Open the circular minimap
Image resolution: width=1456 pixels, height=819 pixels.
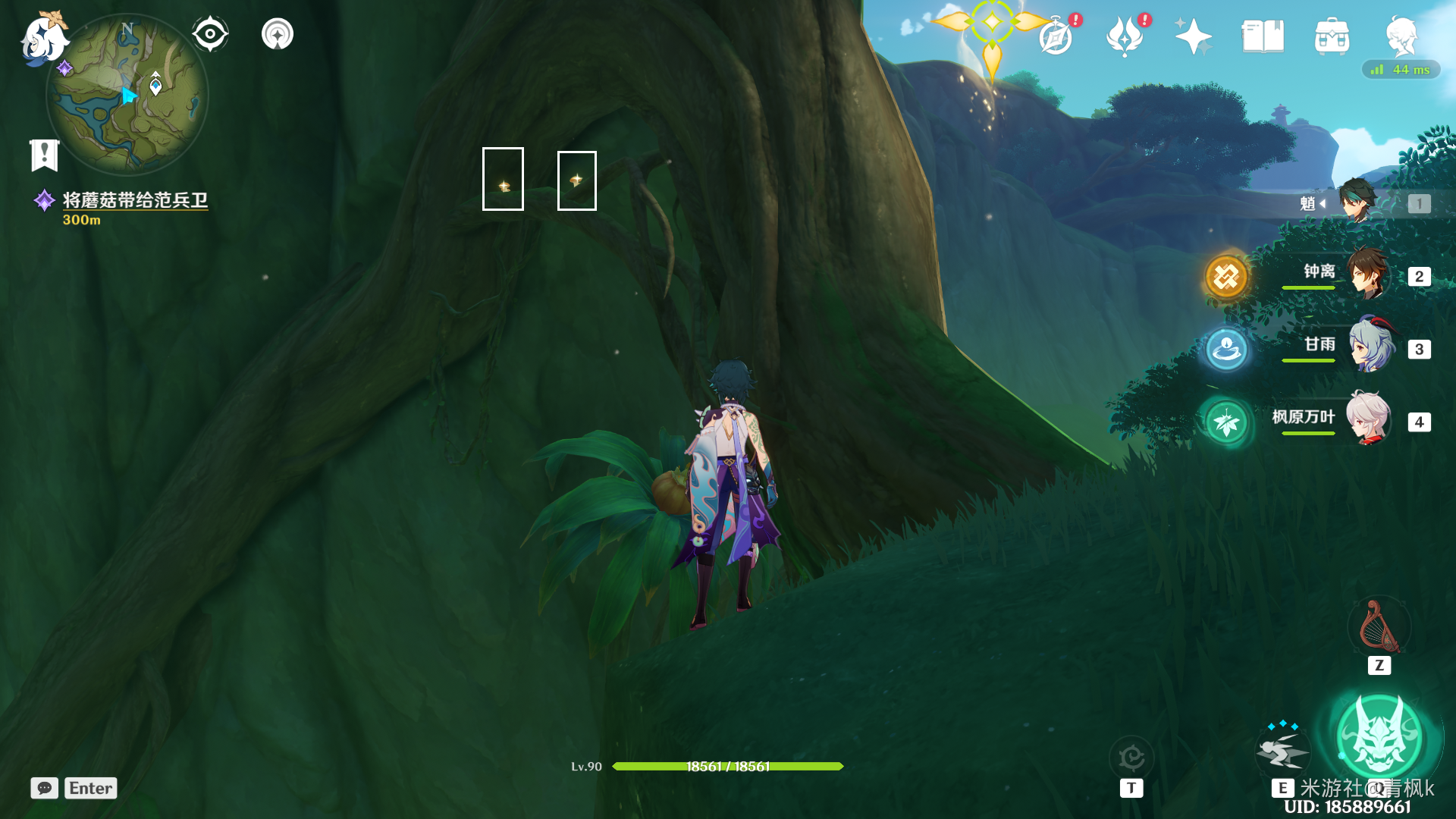[127, 96]
